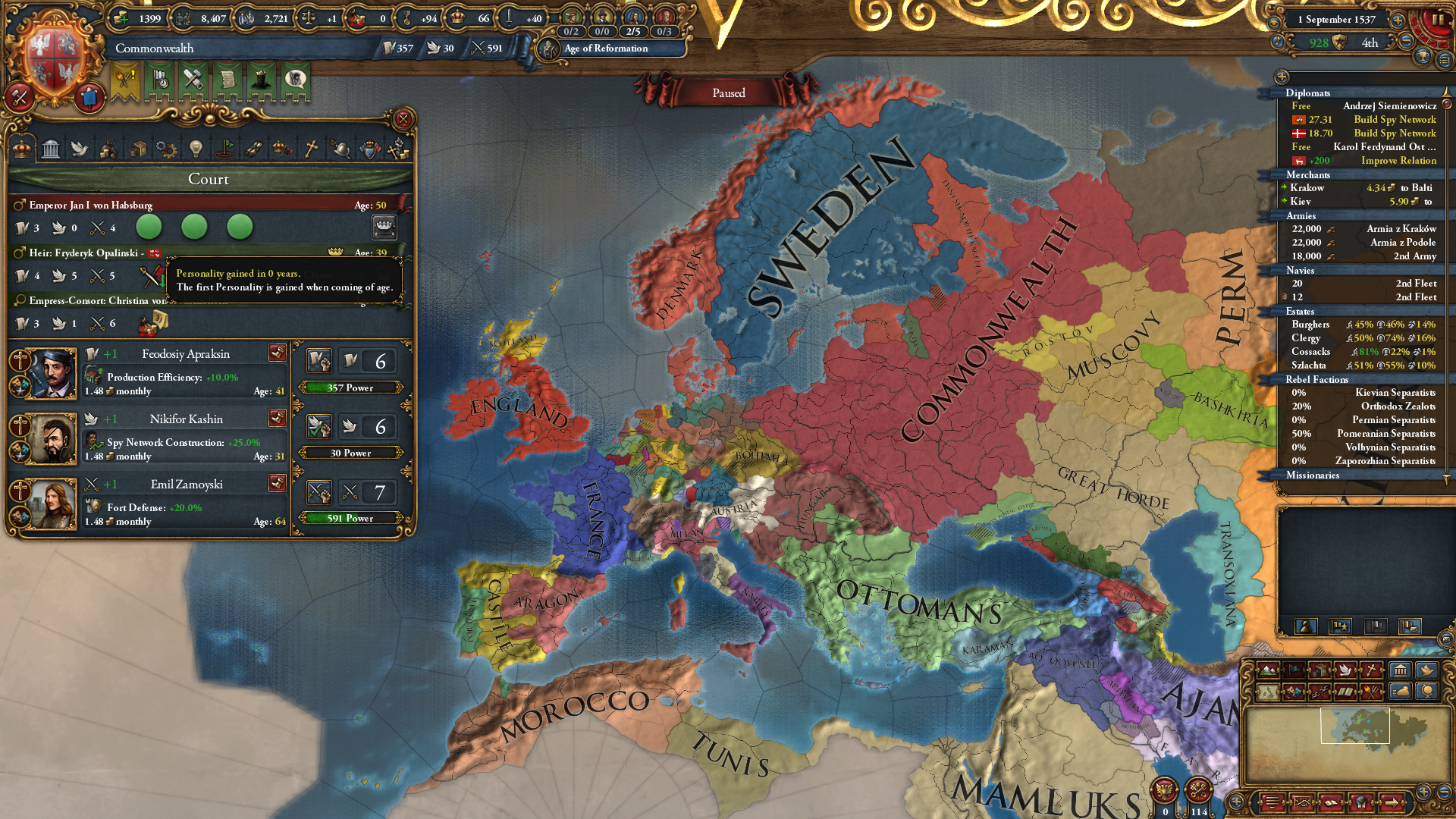Switch to the Court crown tab

[x=21, y=149]
